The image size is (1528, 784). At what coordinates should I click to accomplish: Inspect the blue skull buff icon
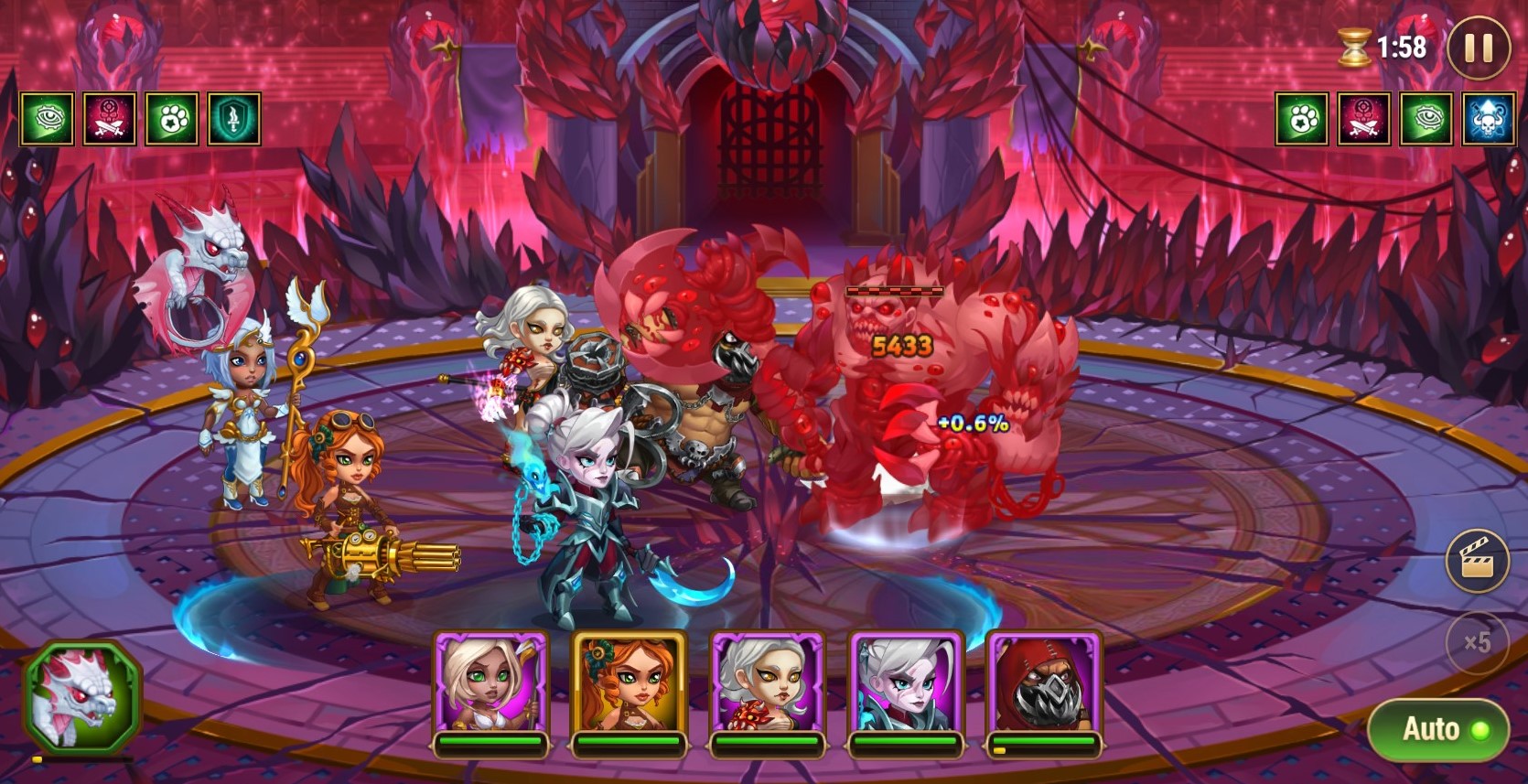(1488, 119)
